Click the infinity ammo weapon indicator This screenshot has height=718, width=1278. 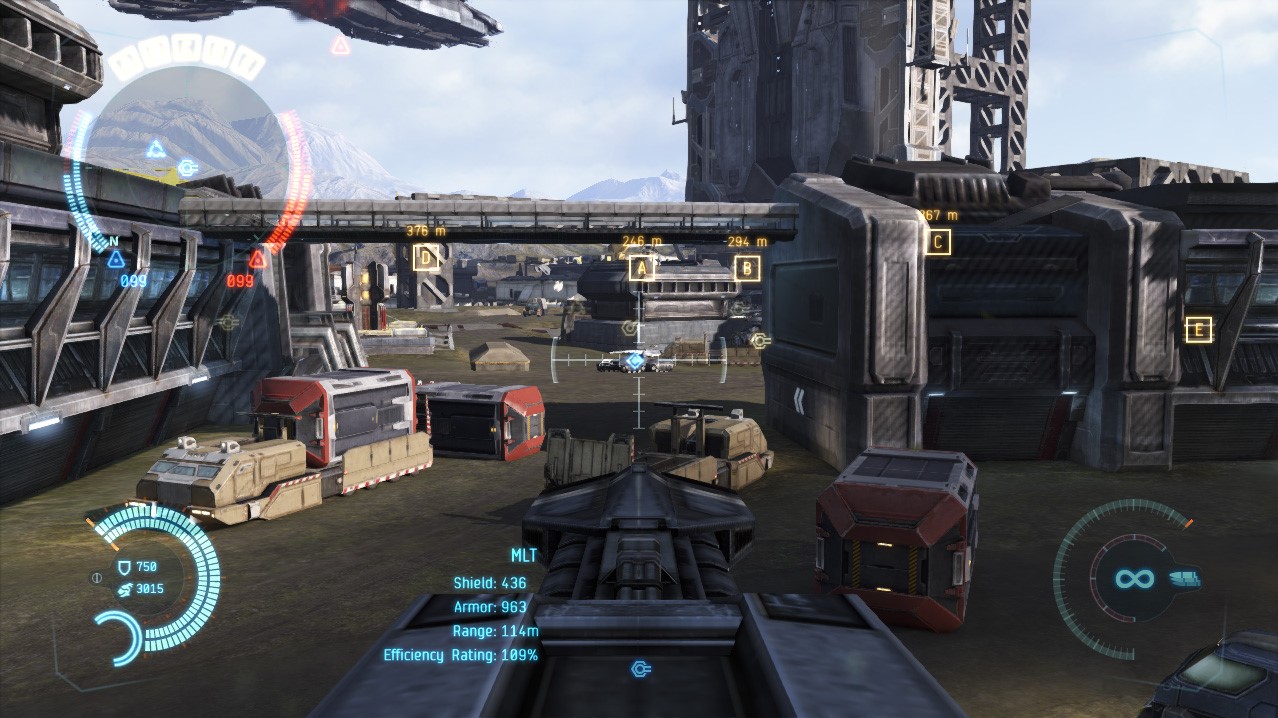point(1136,578)
